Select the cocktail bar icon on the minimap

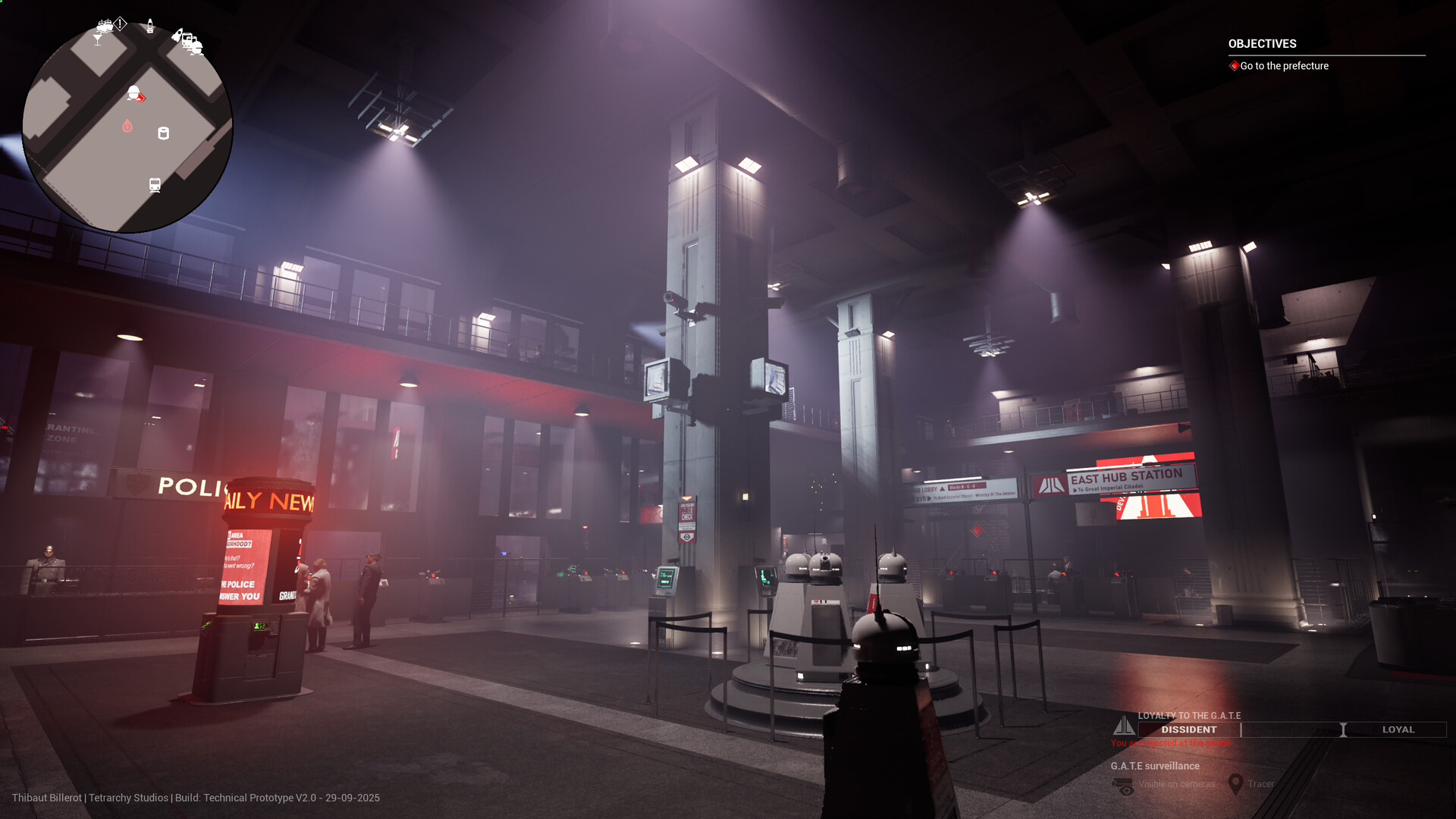pyautogui.click(x=98, y=38)
